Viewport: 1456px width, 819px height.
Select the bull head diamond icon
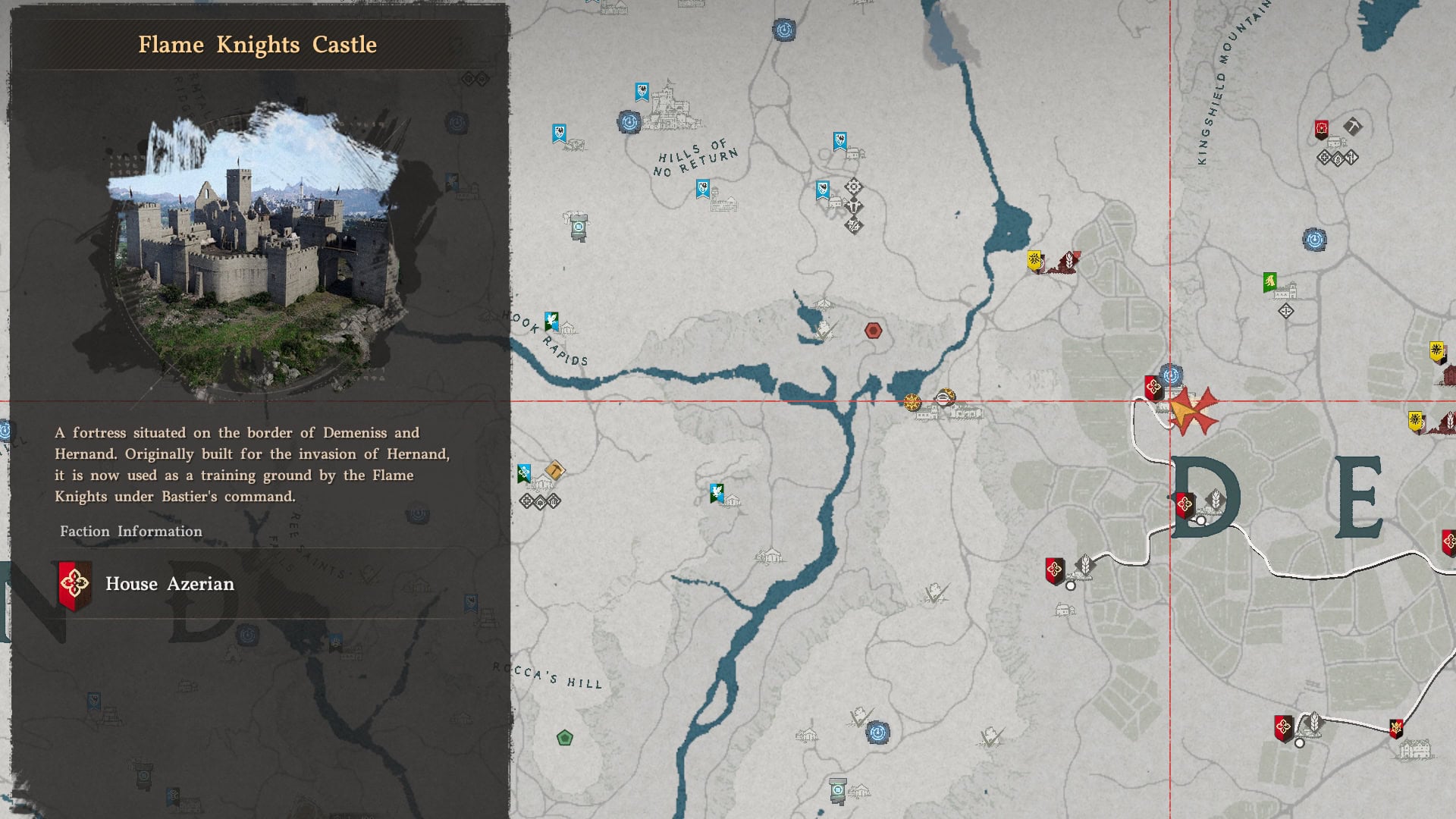(854, 206)
